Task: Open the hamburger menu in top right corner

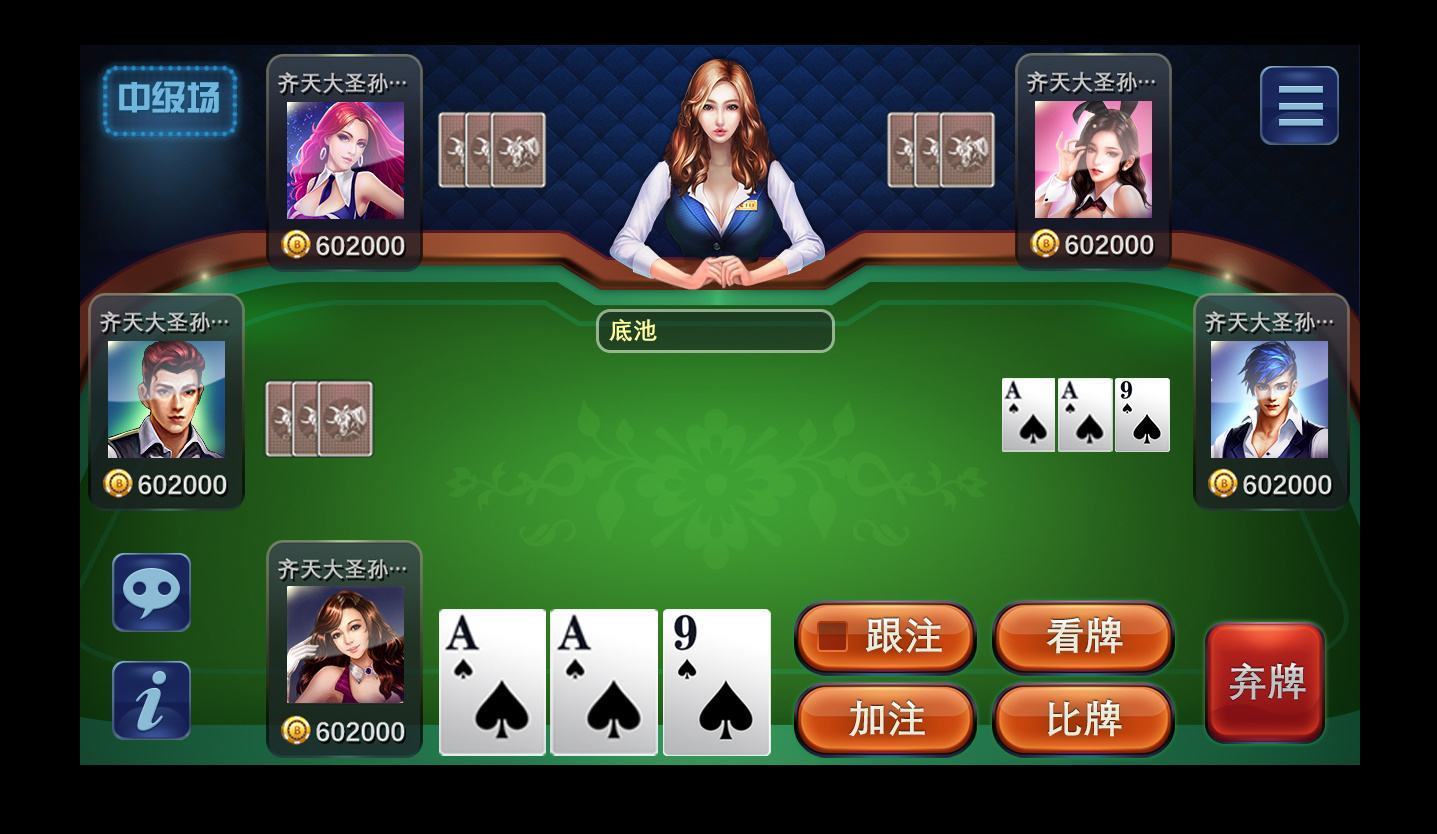Action: pyautogui.click(x=1297, y=104)
